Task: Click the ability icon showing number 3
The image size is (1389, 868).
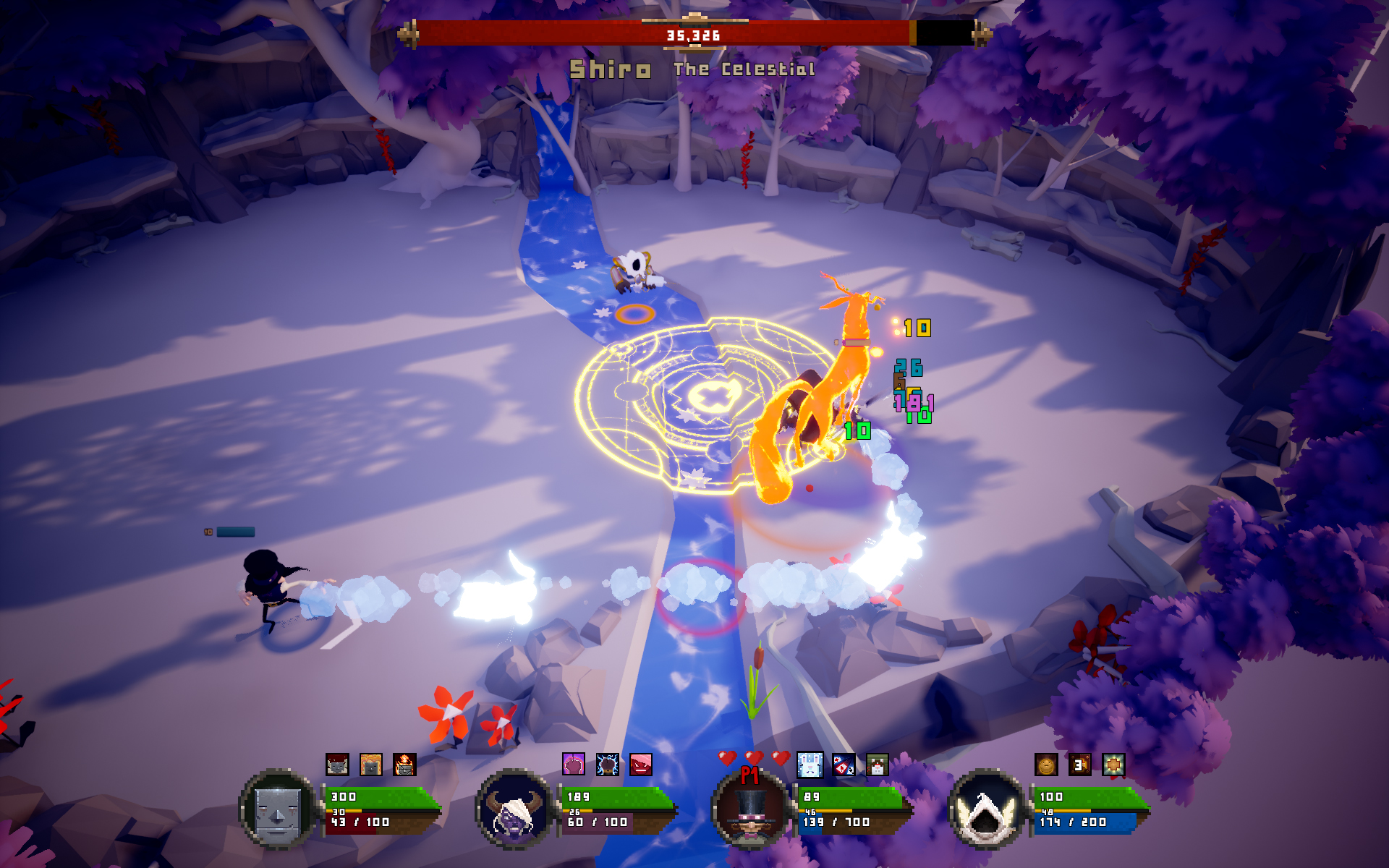Action: tap(1079, 765)
